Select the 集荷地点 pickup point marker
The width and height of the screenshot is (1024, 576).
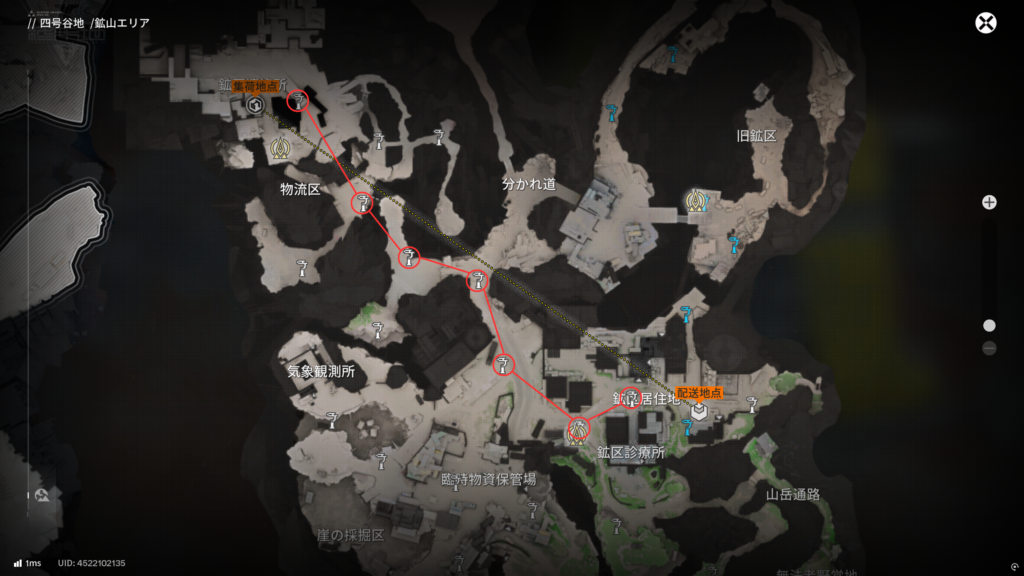(255, 106)
